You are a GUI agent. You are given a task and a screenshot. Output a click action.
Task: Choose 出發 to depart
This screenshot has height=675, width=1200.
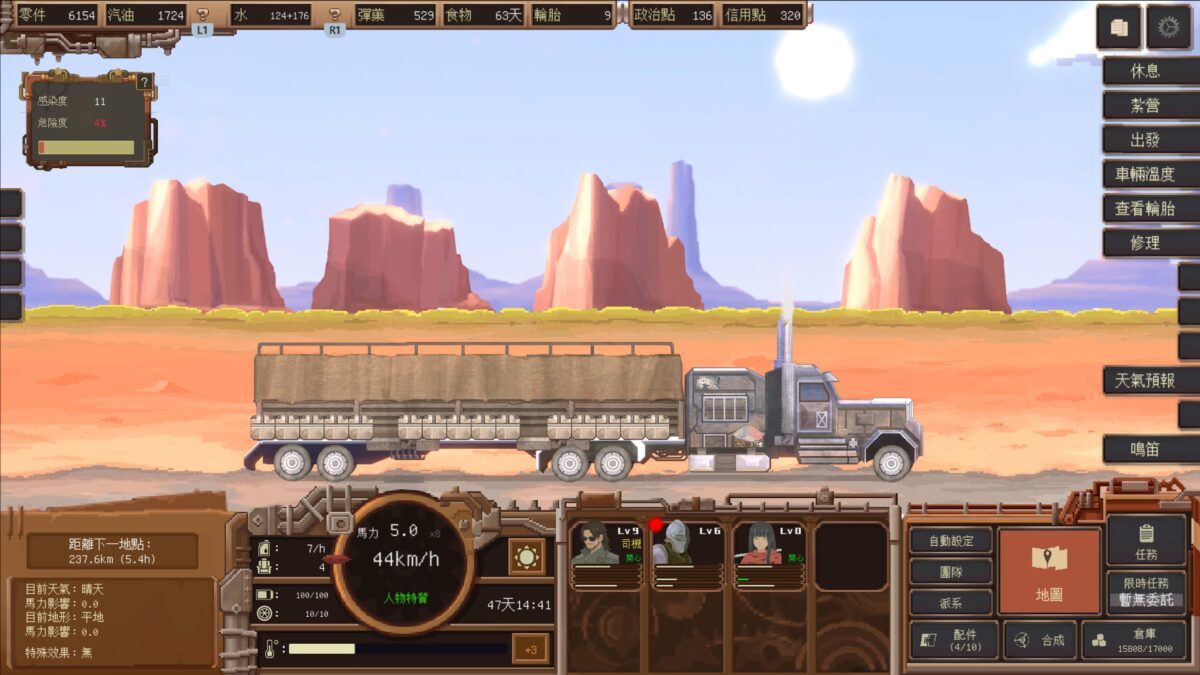click(x=1145, y=140)
